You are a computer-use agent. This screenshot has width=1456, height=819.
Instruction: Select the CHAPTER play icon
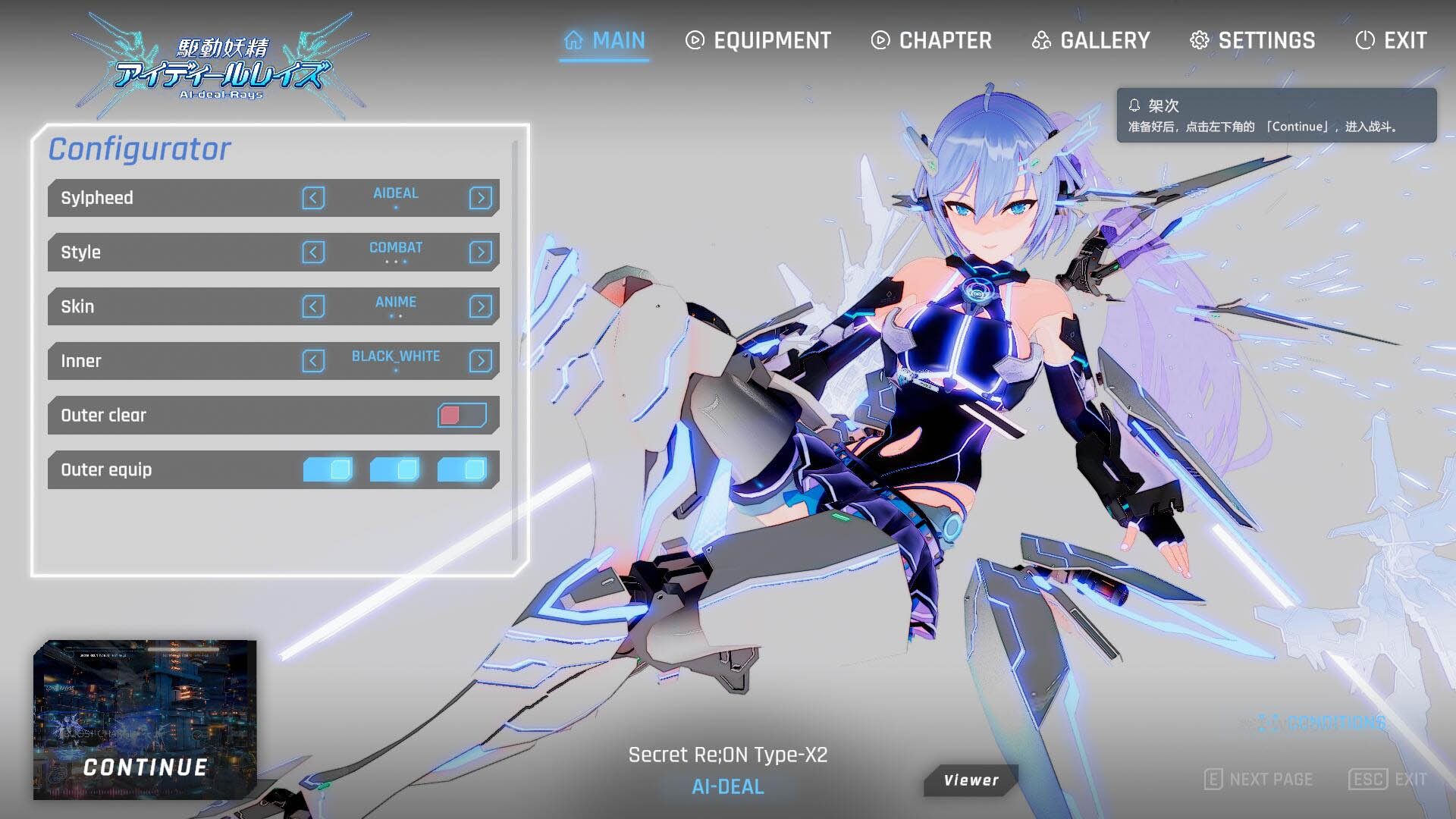point(879,40)
